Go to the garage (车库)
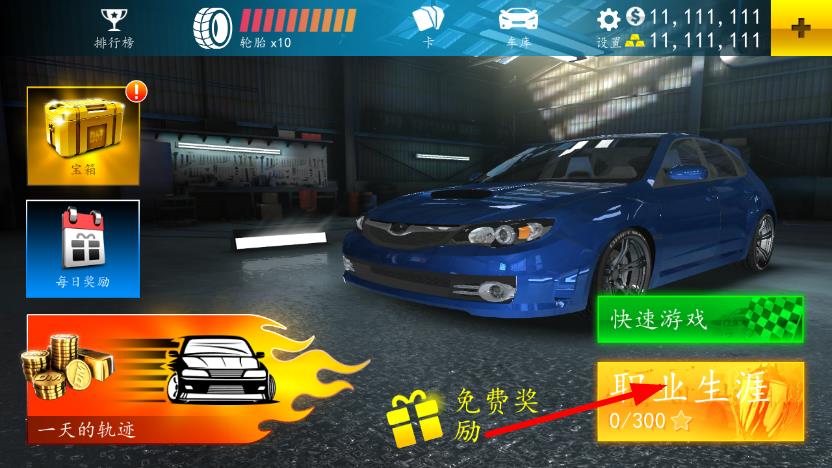 point(519,26)
